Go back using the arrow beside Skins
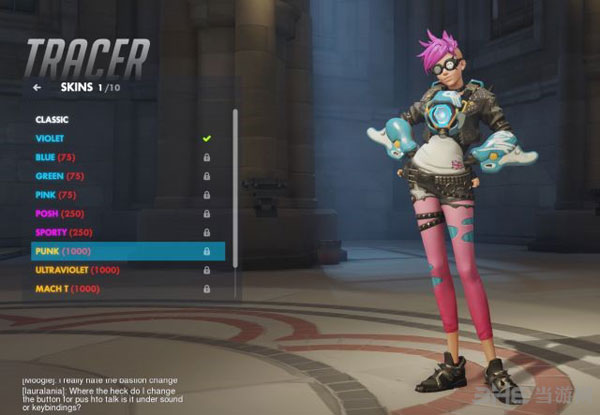The image size is (600, 415). (37, 88)
